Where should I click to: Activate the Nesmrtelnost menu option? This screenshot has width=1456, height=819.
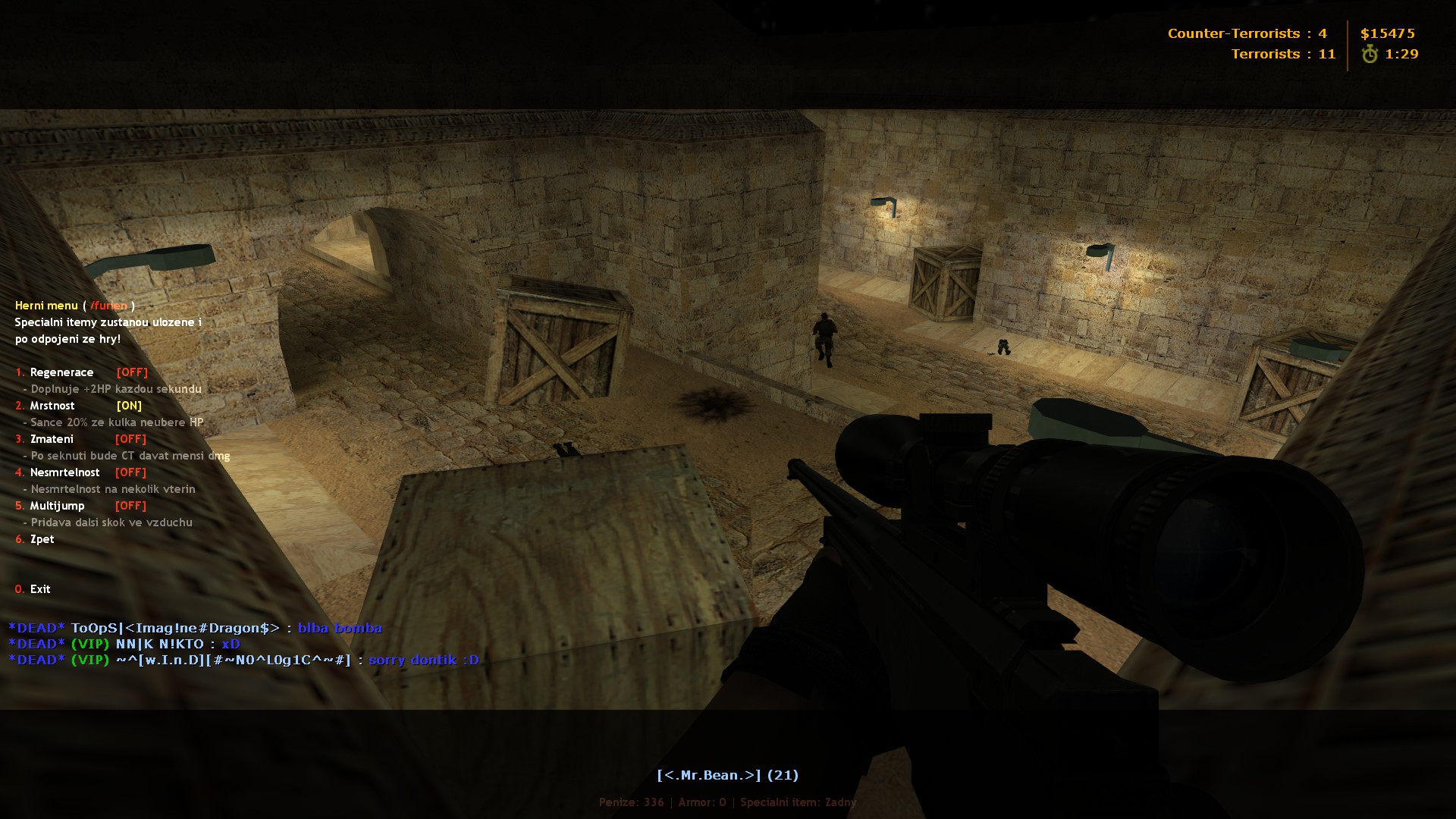(64, 472)
